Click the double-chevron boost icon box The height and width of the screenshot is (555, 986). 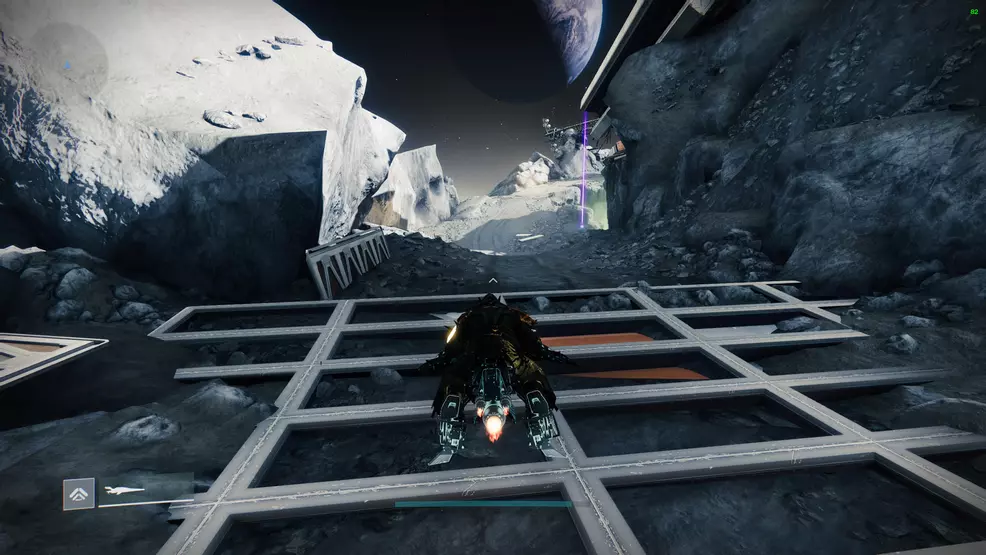pos(79,494)
